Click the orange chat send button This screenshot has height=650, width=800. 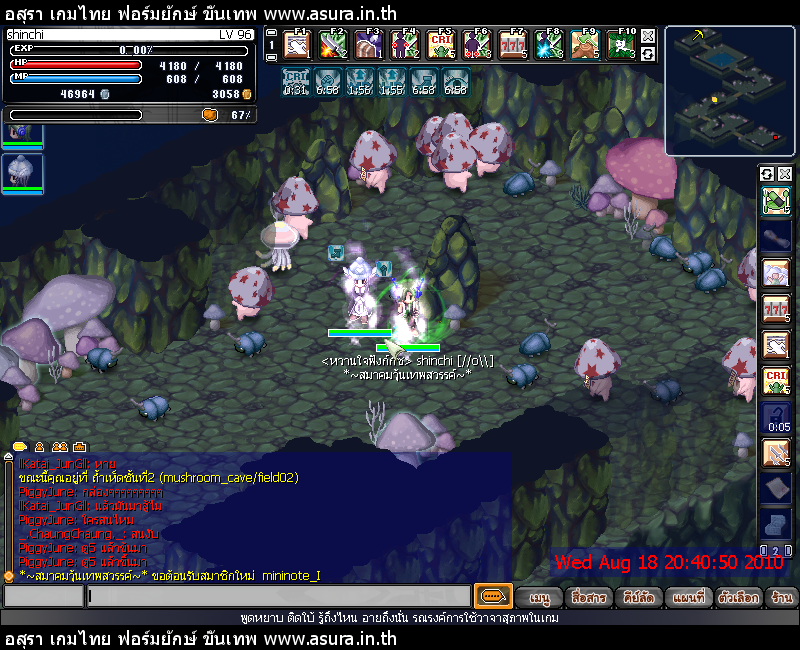[x=492, y=597]
